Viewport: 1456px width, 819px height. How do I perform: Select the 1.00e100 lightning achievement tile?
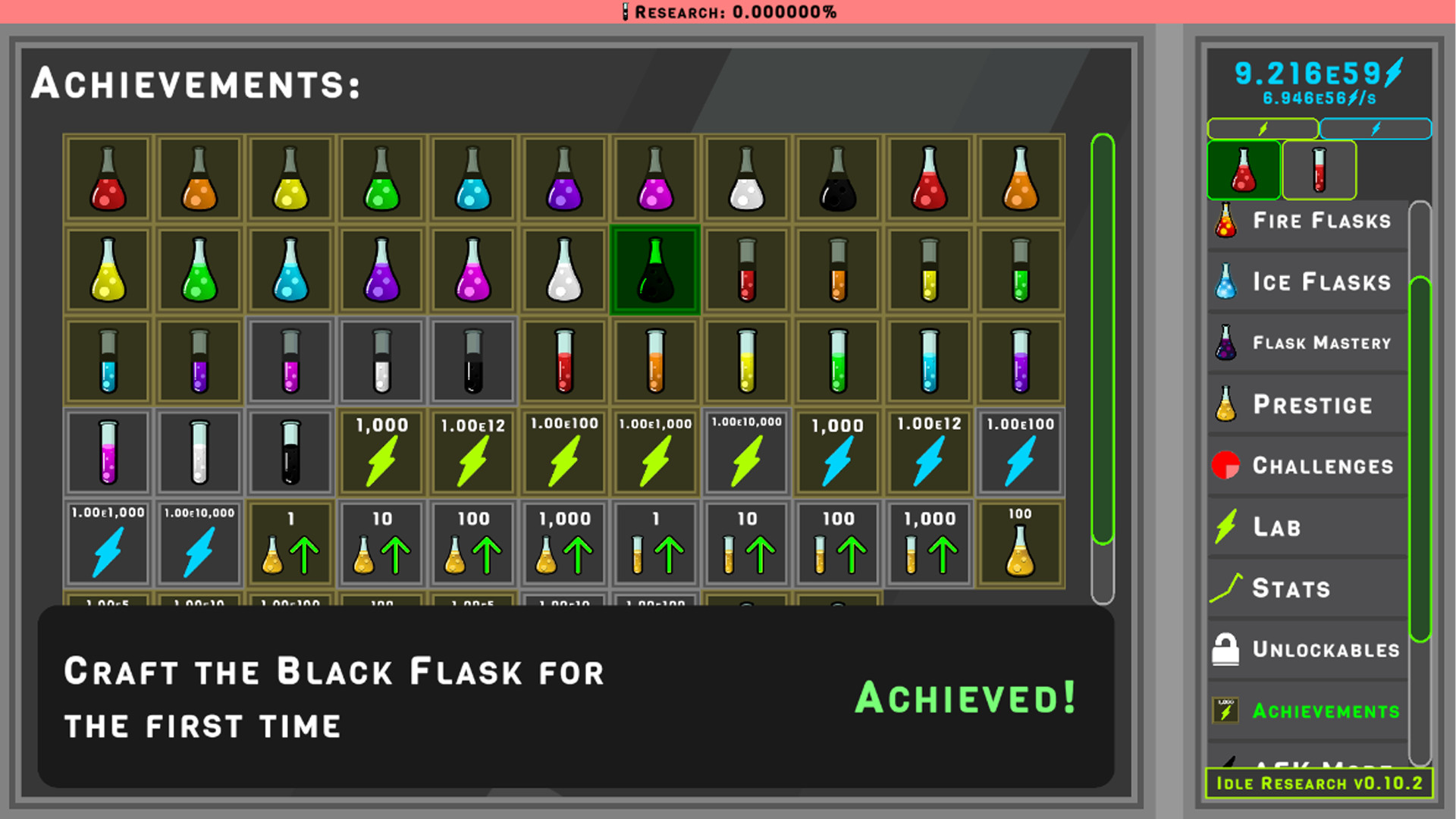[563, 453]
